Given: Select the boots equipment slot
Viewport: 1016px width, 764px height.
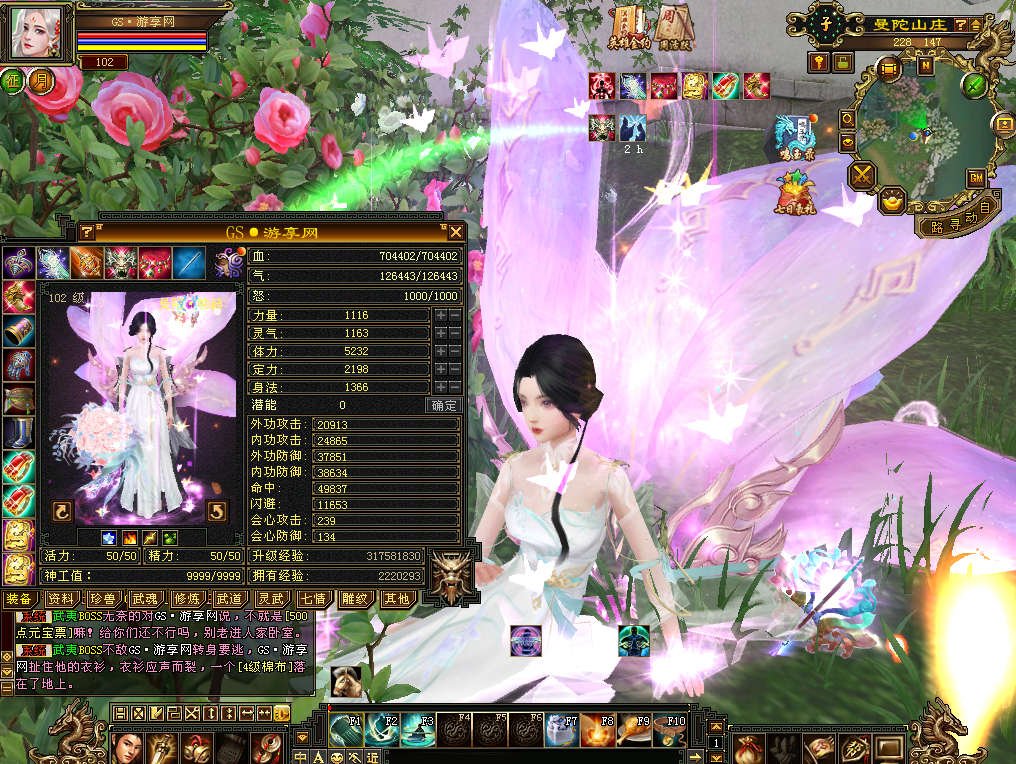Looking at the screenshot, I should coord(18,433).
